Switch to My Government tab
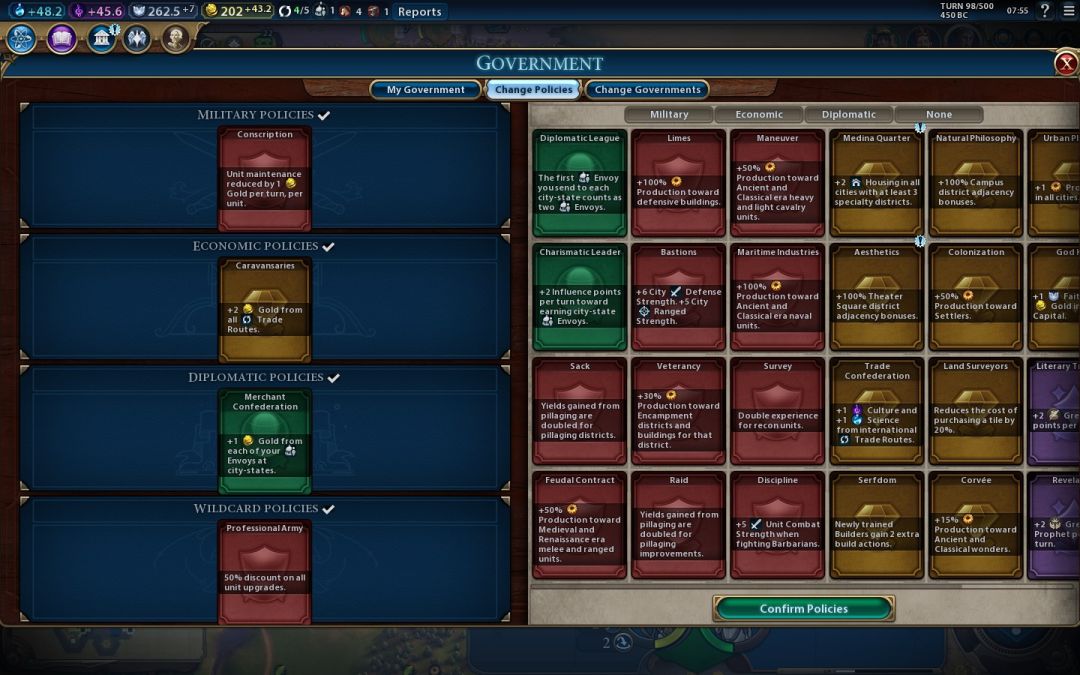The image size is (1080, 675). (x=425, y=90)
